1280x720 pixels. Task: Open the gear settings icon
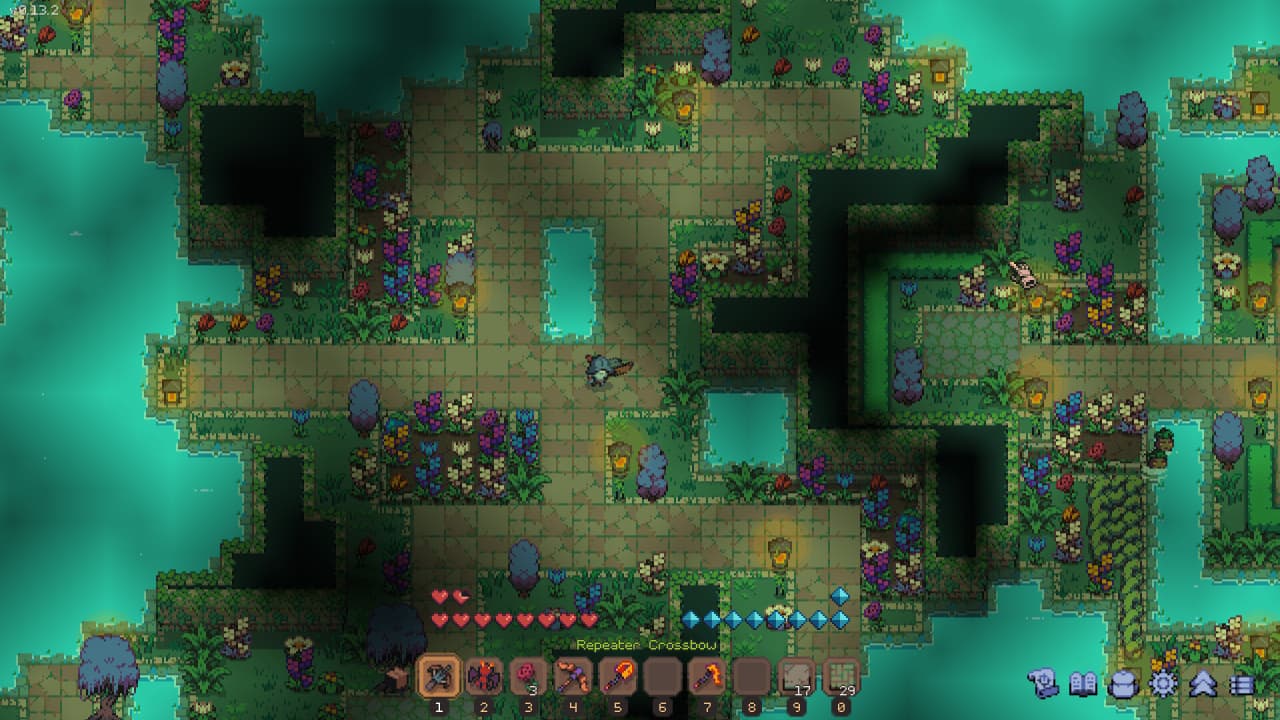(1163, 684)
